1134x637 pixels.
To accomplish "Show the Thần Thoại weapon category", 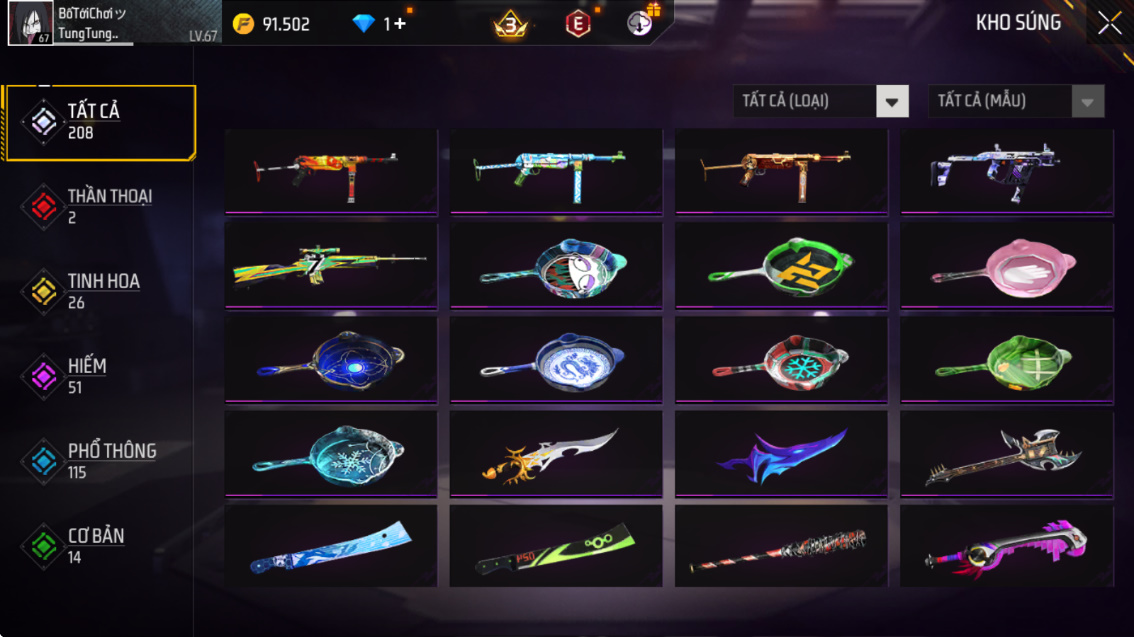I will (99, 206).
